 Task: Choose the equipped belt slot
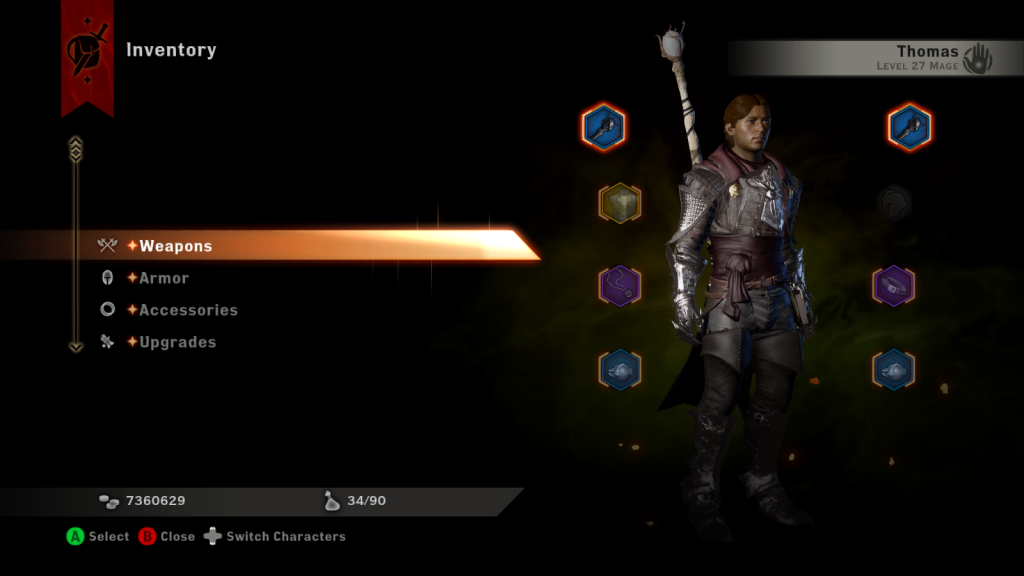point(893,285)
